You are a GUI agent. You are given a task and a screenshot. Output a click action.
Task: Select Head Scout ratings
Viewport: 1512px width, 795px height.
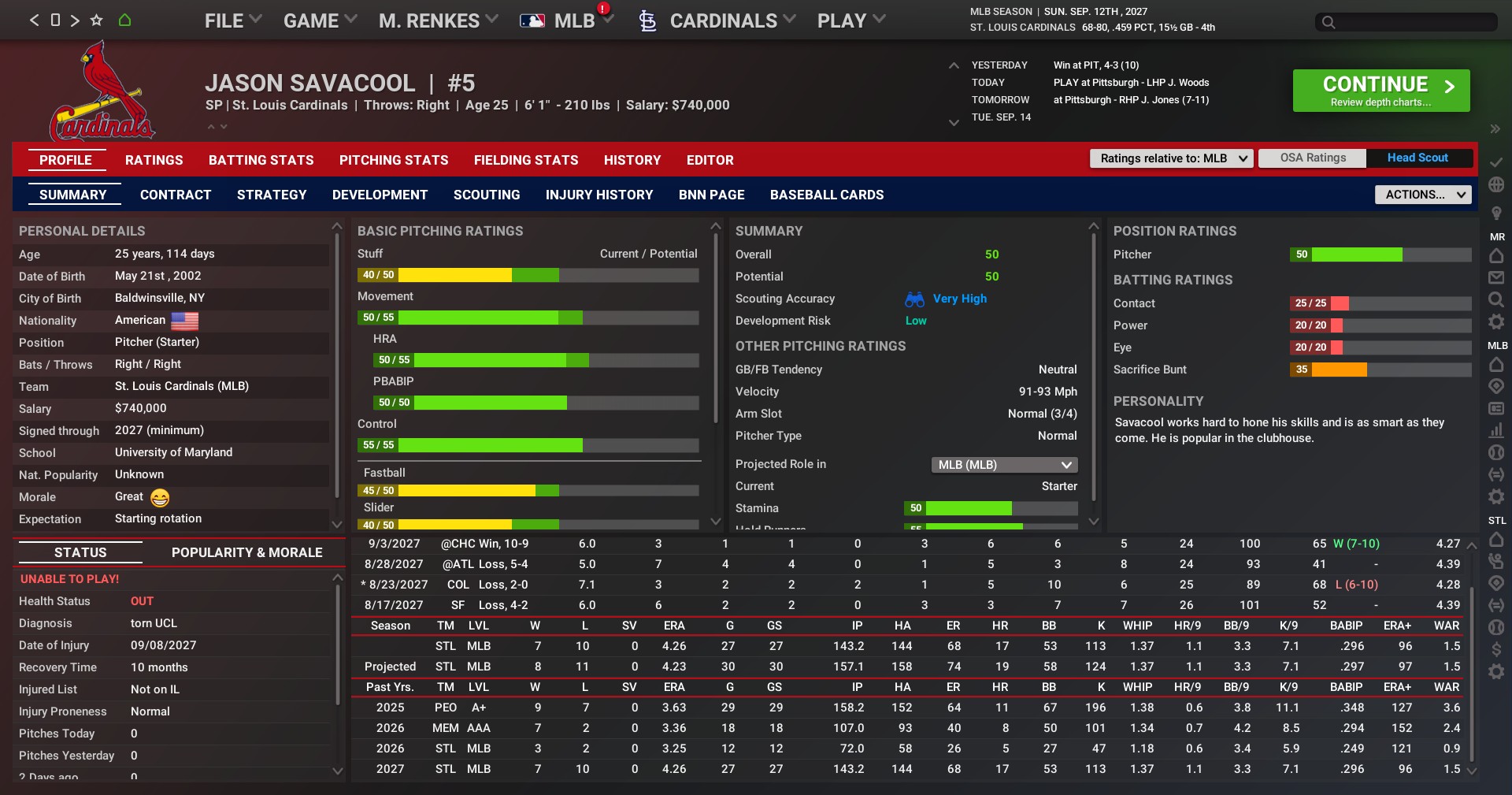tap(1417, 158)
